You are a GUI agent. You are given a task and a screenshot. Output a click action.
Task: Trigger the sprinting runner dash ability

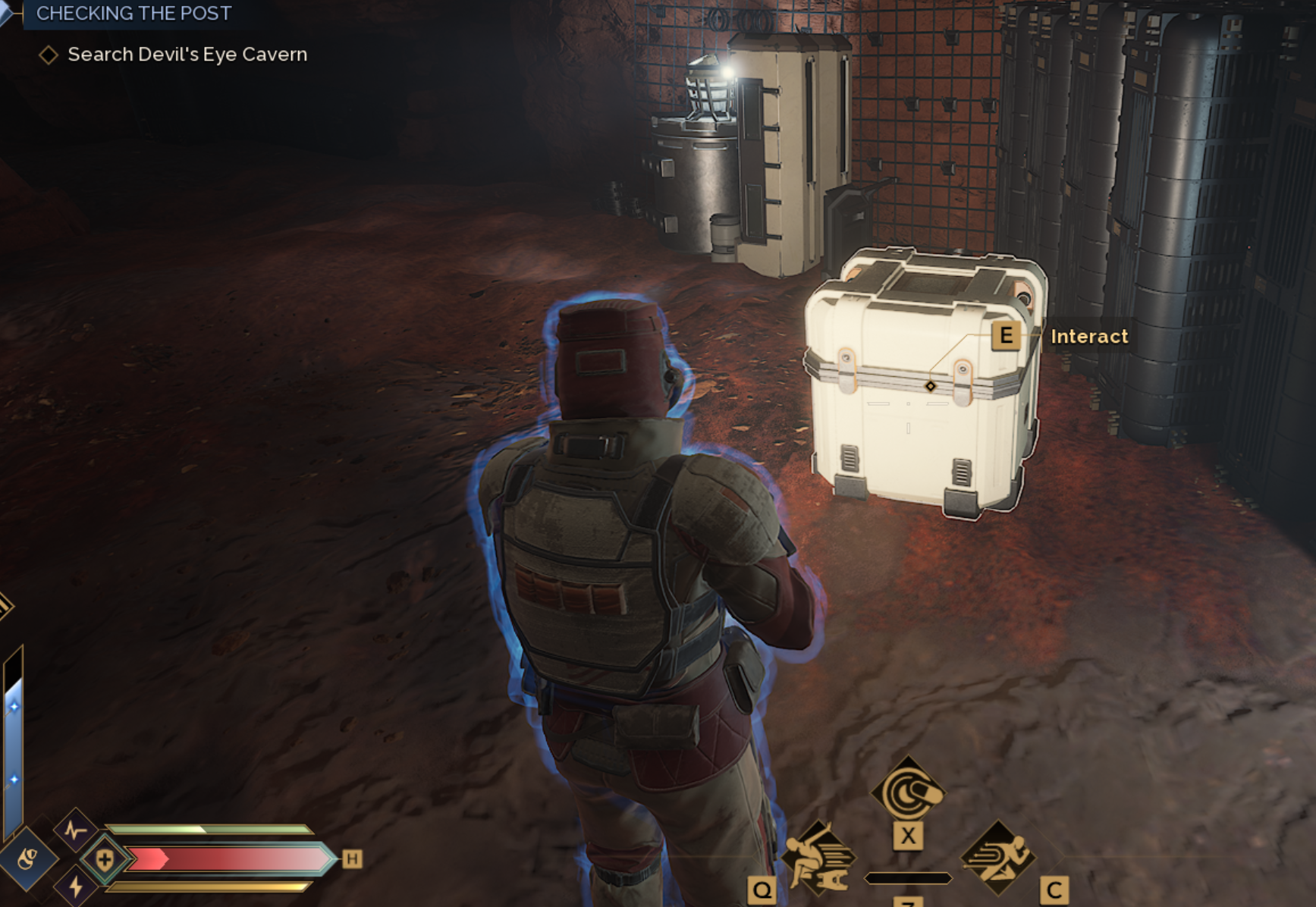(997, 858)
